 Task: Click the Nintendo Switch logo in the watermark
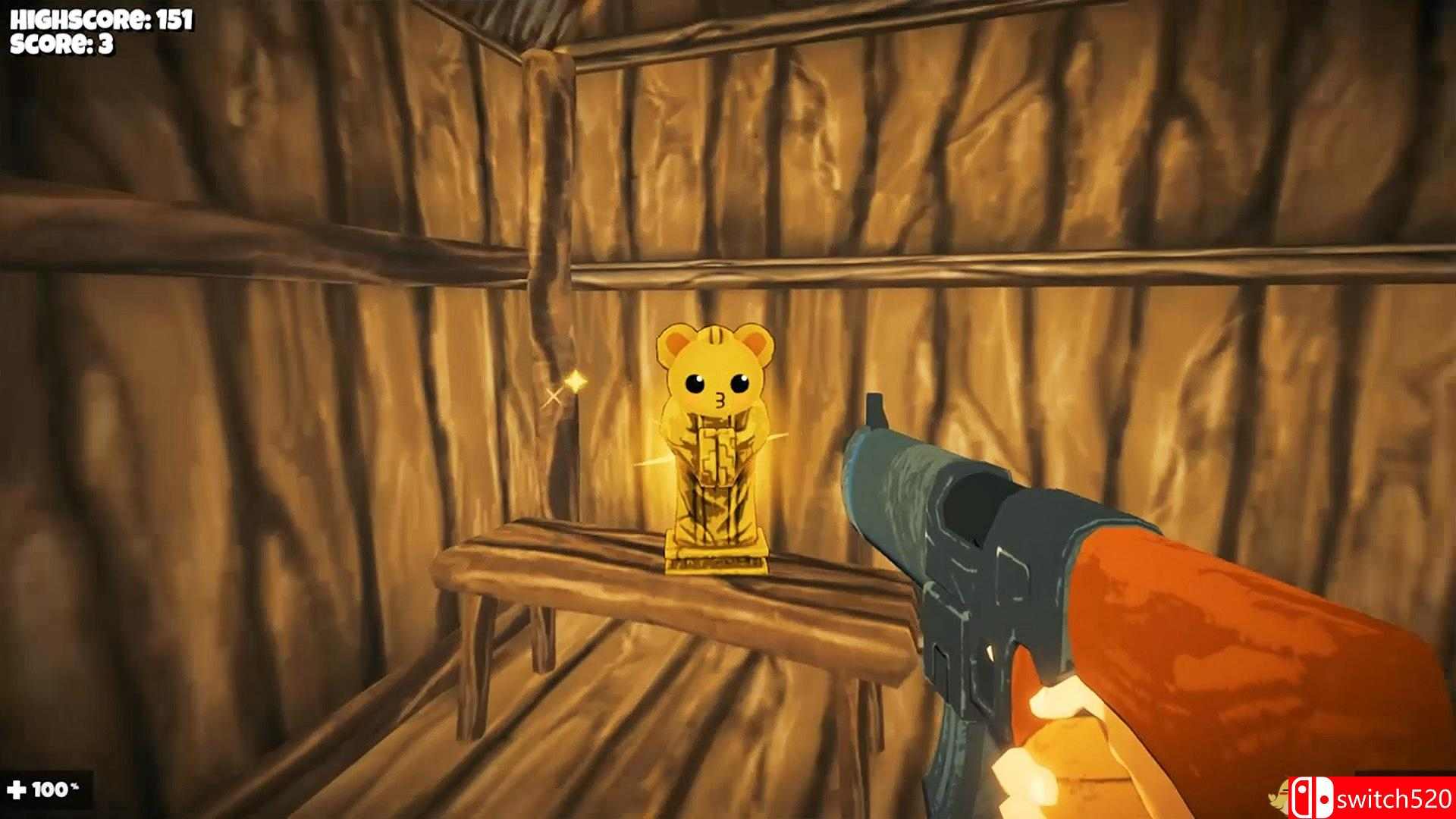coord(1313,798)
